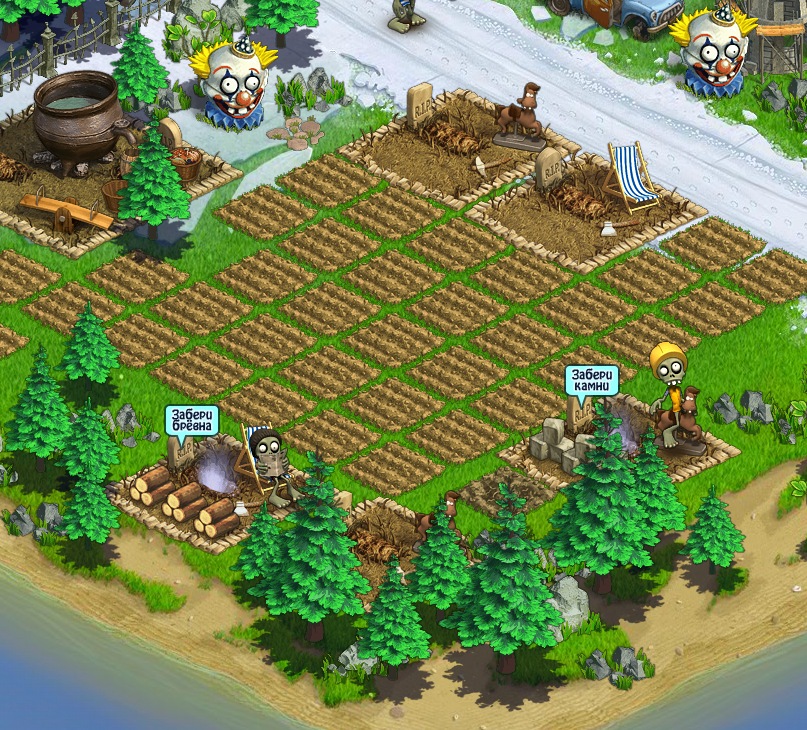
Task: Click the "Забери камни" speech bubble
Action: click(592, 380)
